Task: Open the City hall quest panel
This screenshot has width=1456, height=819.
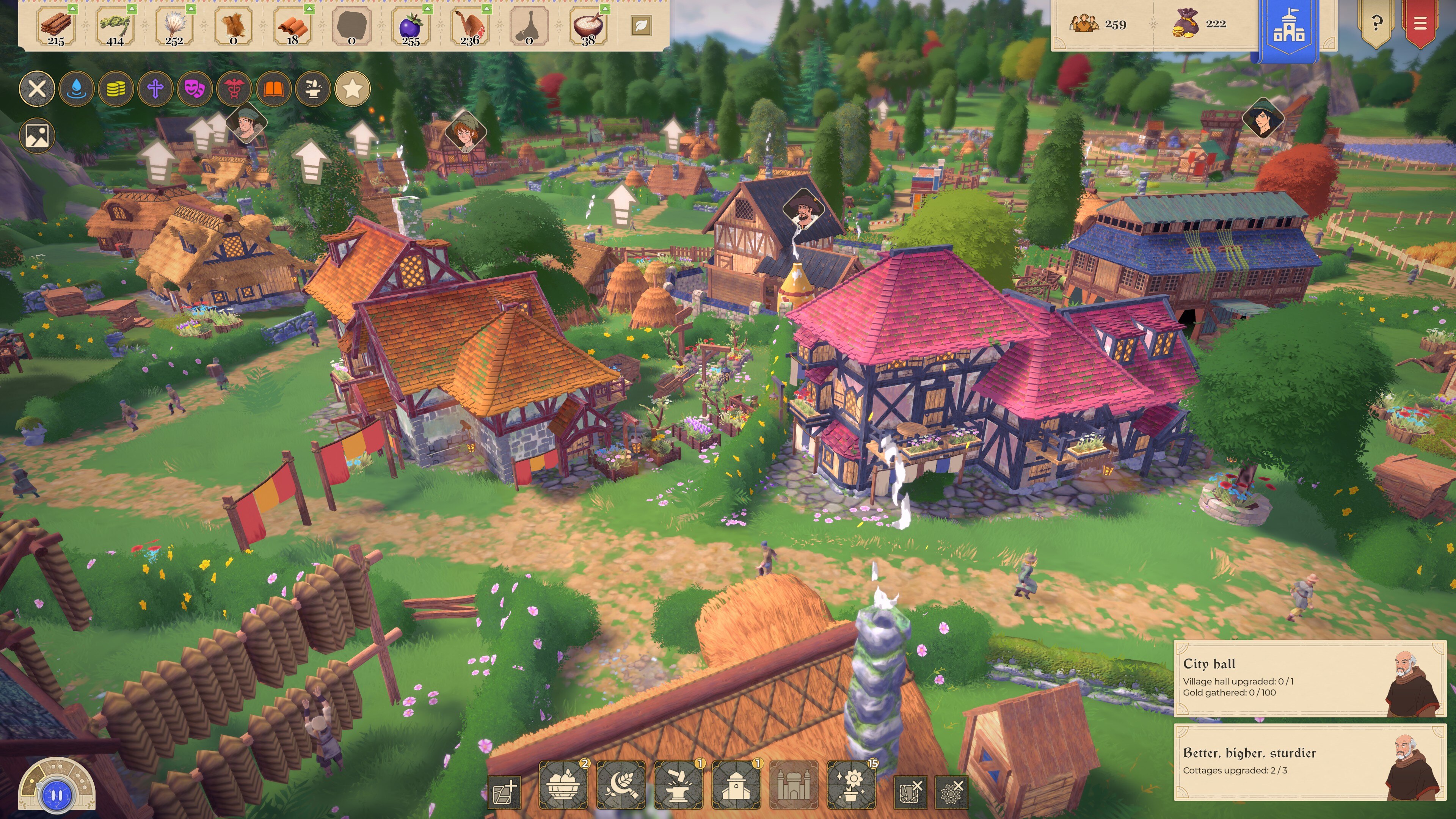Action: [1310, 678]
